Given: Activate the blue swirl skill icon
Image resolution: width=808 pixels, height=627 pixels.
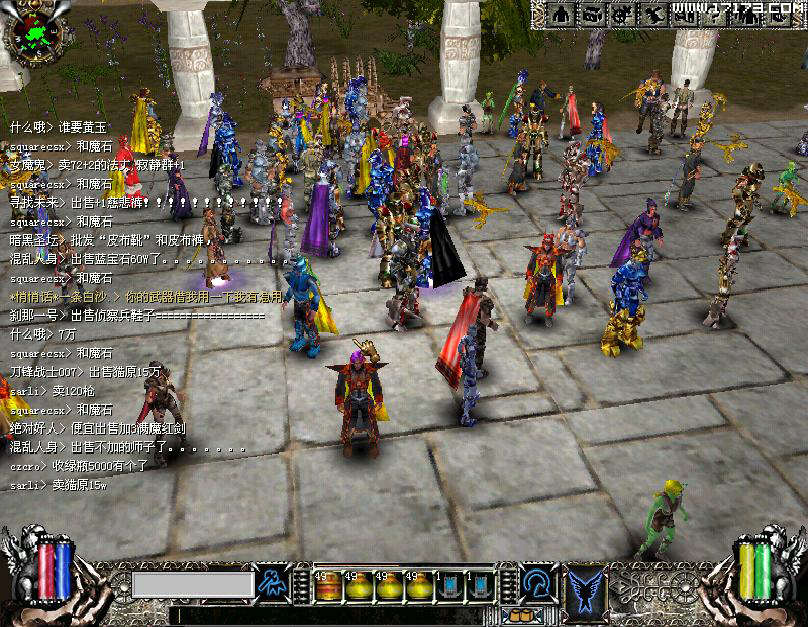Looking at the screenshot, I should [539, 584].
